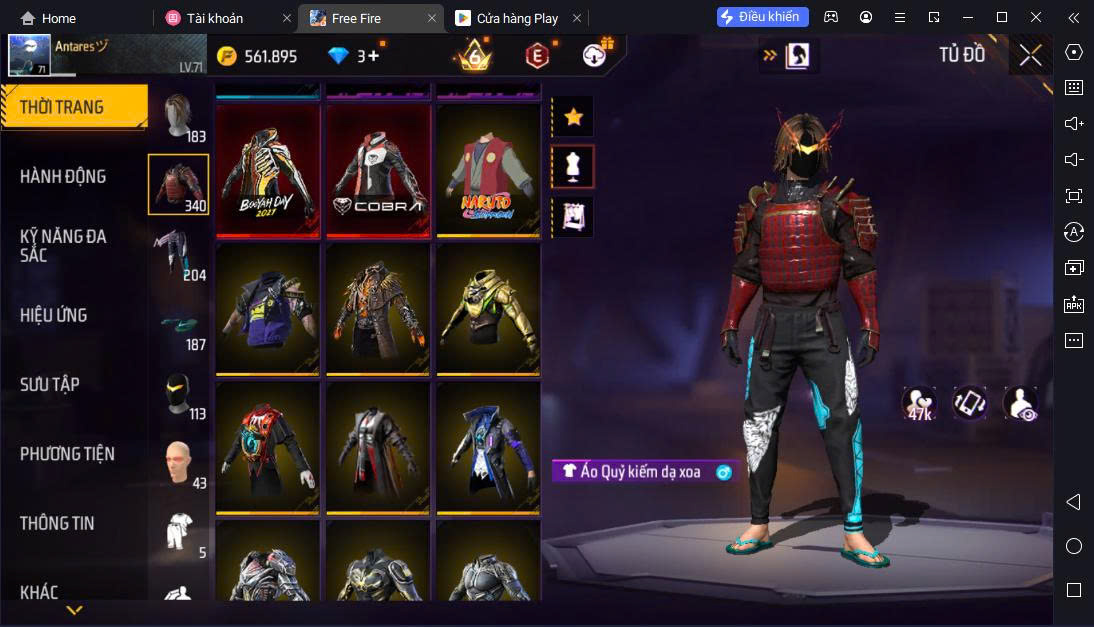Close the wardrobe with the X button

[1030, 56]
